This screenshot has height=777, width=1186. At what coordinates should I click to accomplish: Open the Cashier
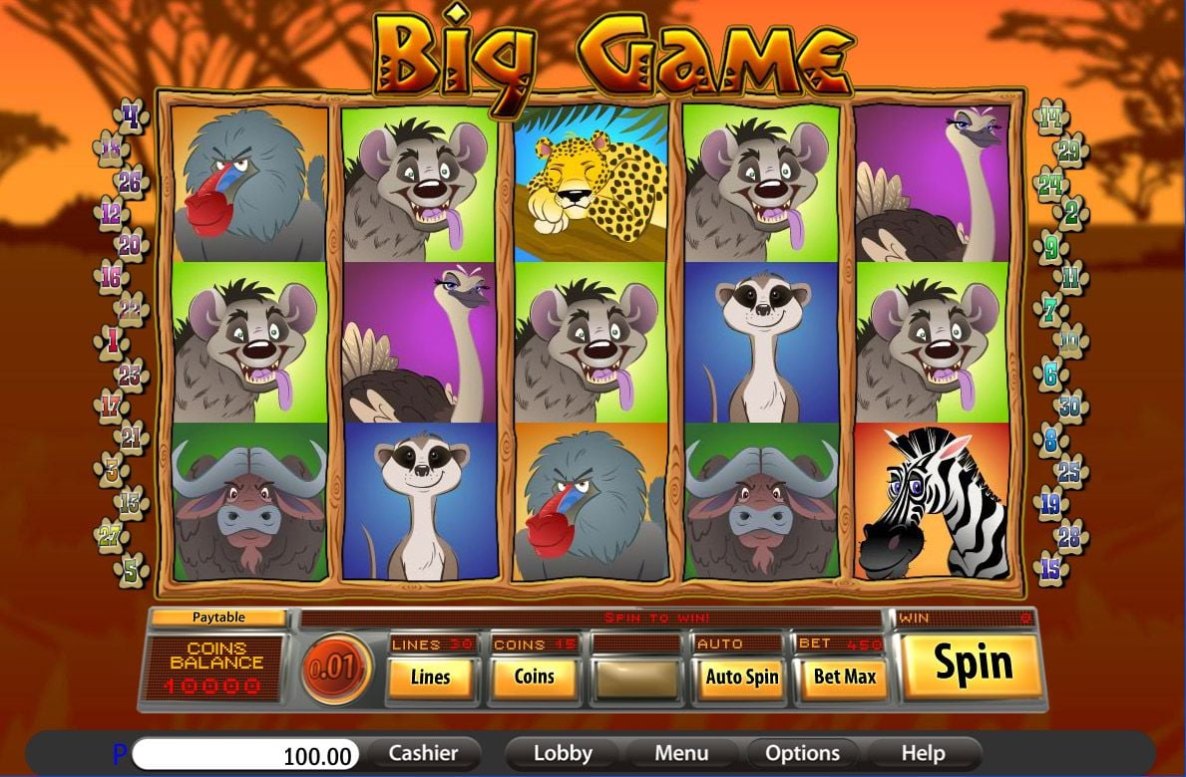[422, 753]
